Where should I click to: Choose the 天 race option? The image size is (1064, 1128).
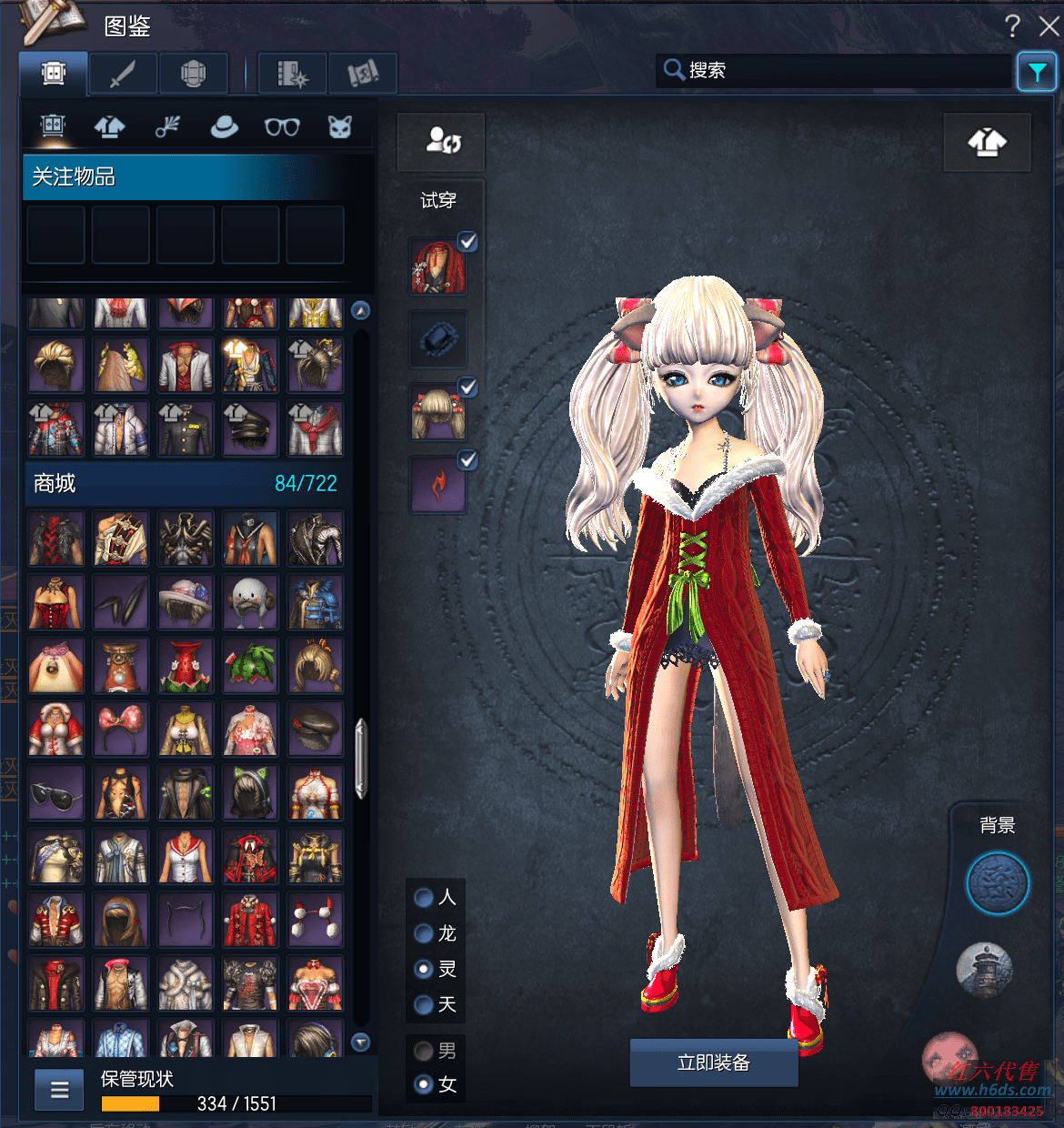[424, 1004]
